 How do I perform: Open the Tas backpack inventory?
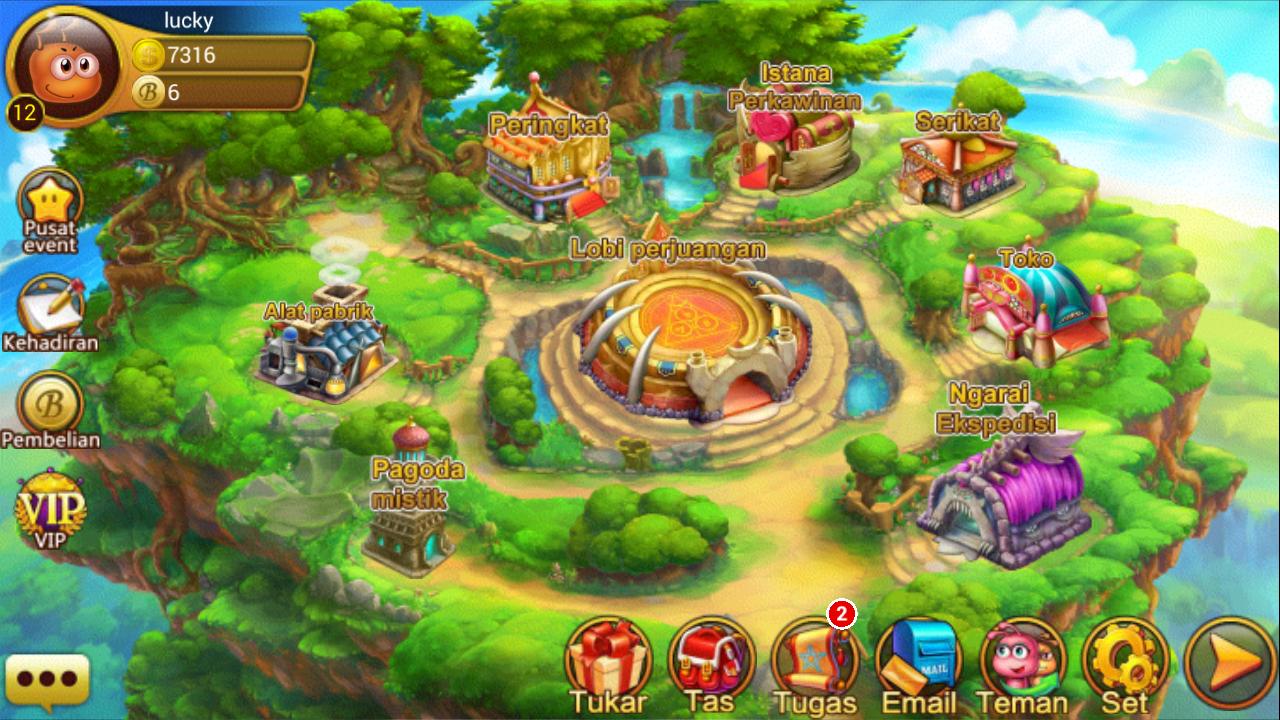click(711, 657)
